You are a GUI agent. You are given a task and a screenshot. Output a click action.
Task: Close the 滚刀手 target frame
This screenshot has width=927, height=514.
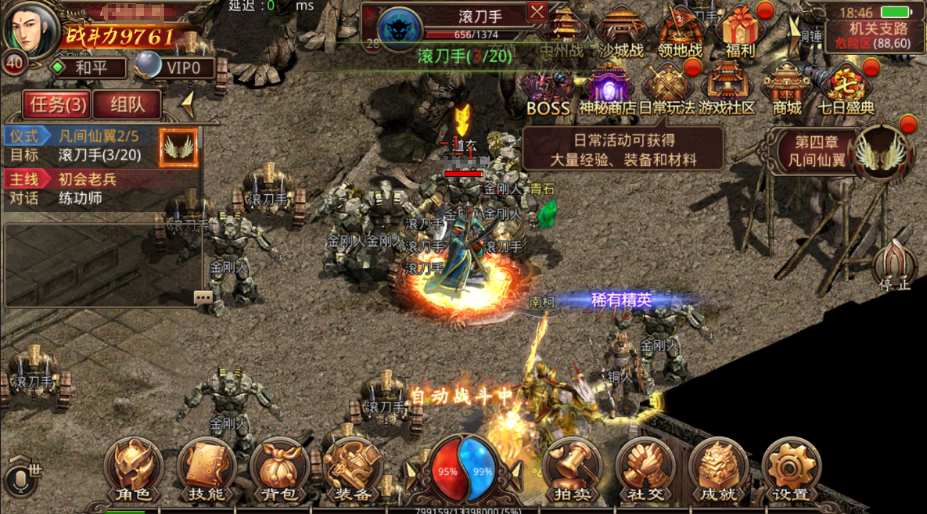tap(537, 12)
